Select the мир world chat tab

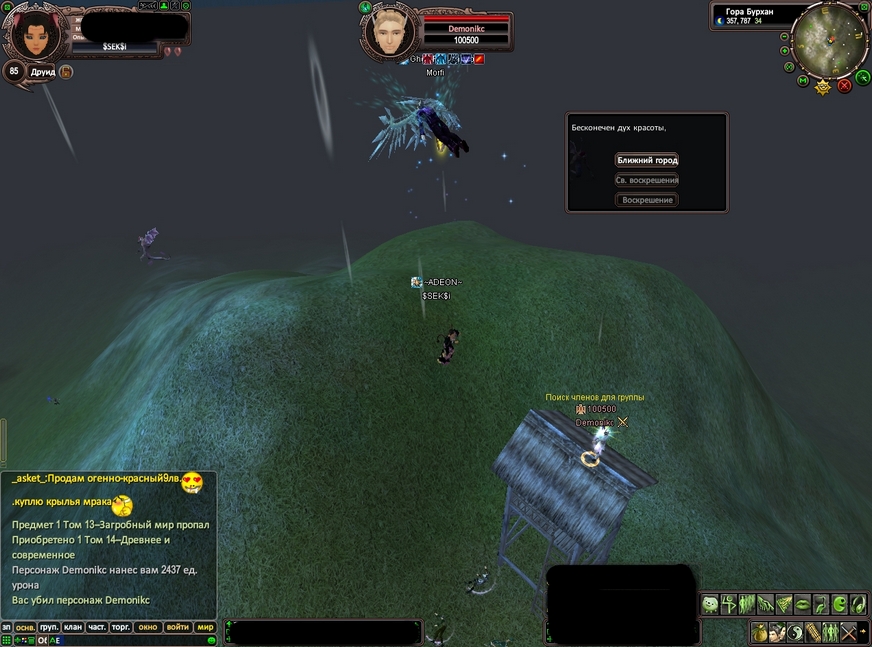point(205,627)
